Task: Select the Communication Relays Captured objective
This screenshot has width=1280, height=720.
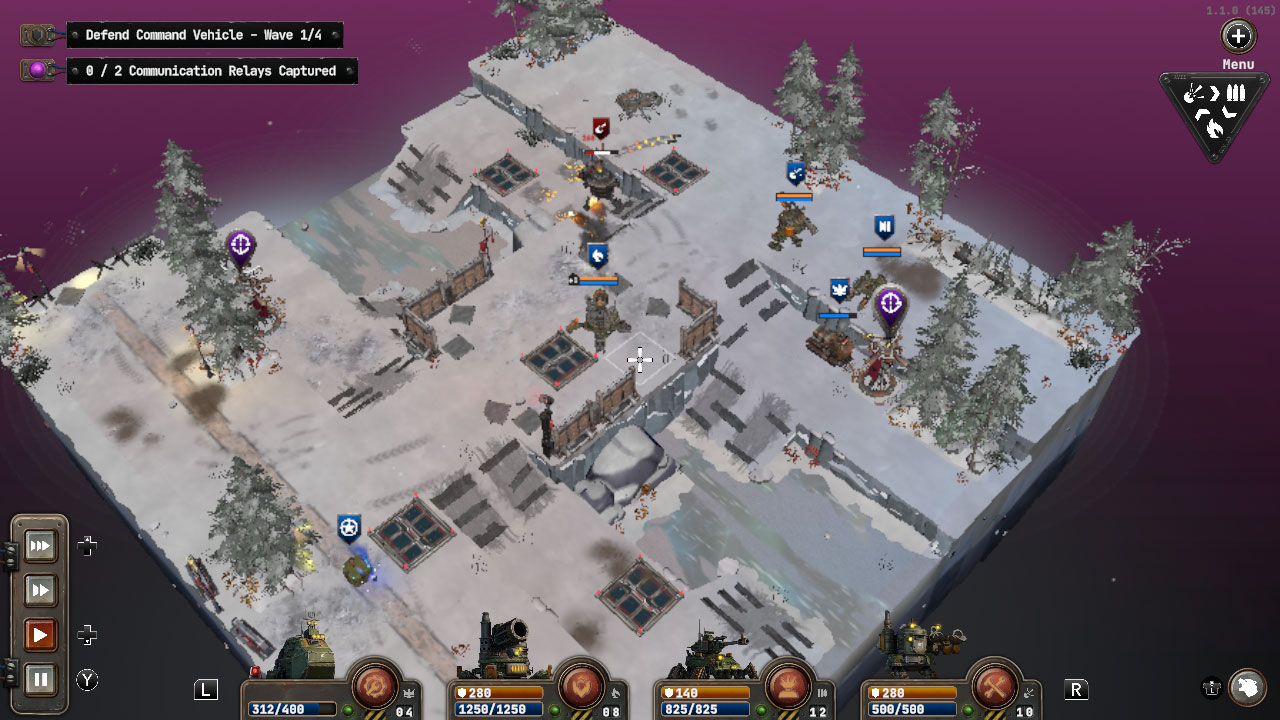Action: 212,71
